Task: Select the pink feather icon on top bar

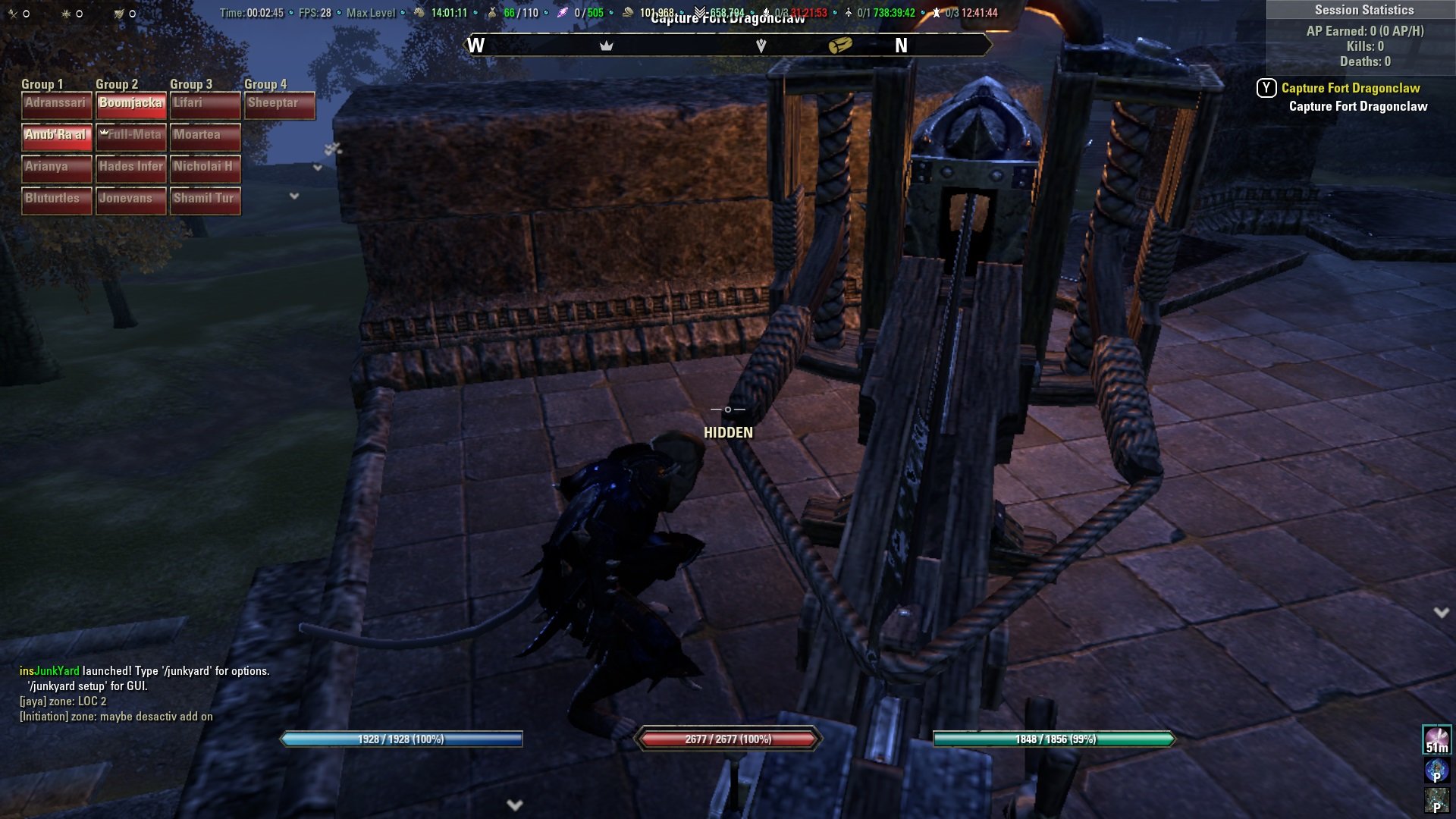Action: click(x=563, y=12)
